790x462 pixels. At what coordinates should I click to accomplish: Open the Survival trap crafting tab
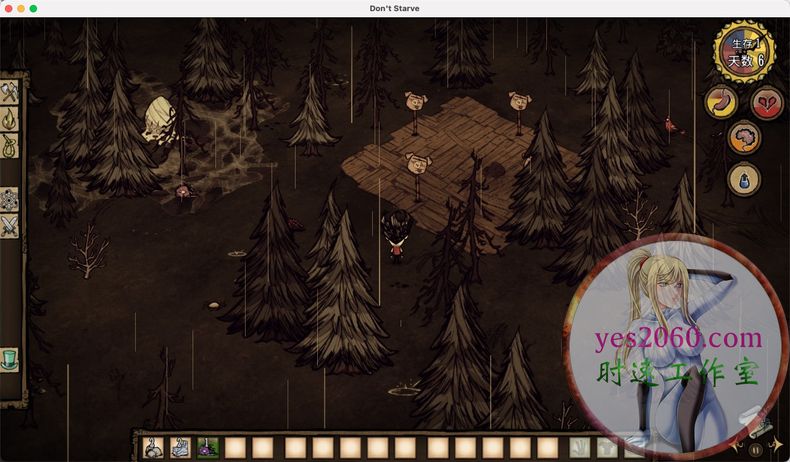coord(10,146)
